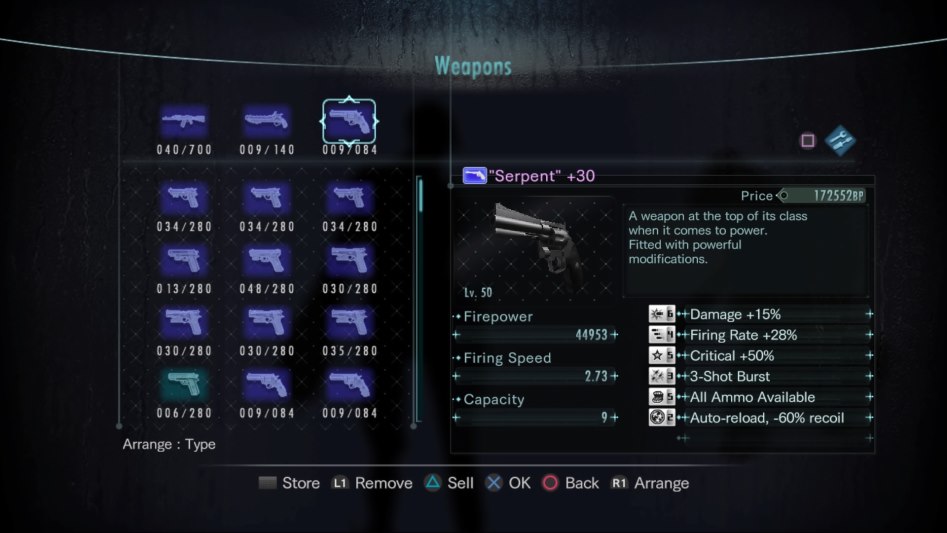Screen dimensions: 947x533
Task: Select the Damage +15% part row
Action: [760, 314]
